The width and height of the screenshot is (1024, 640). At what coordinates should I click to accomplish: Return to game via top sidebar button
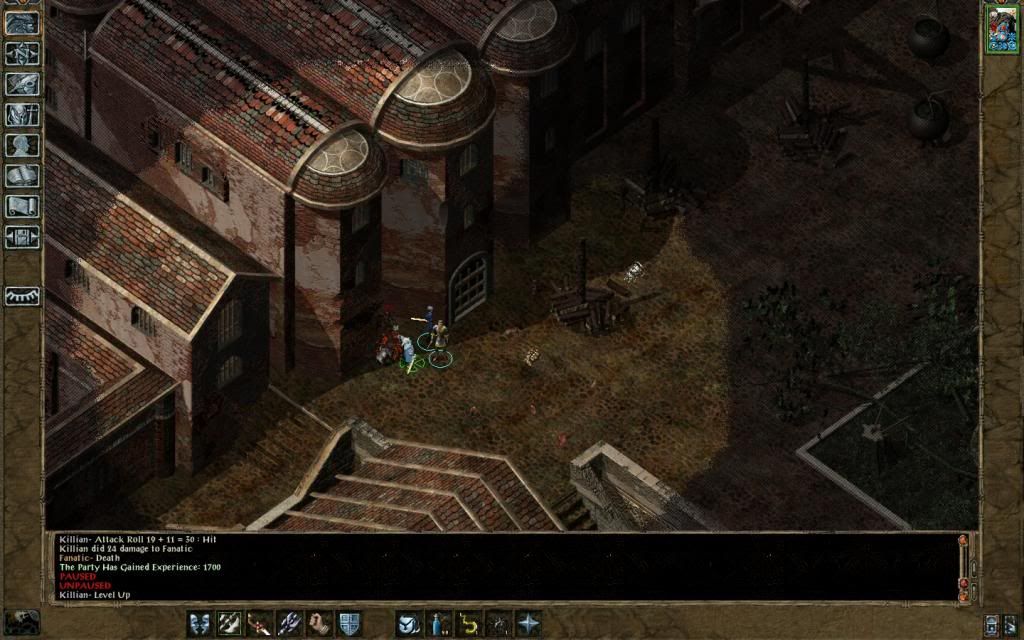click(x=21, y=23)
